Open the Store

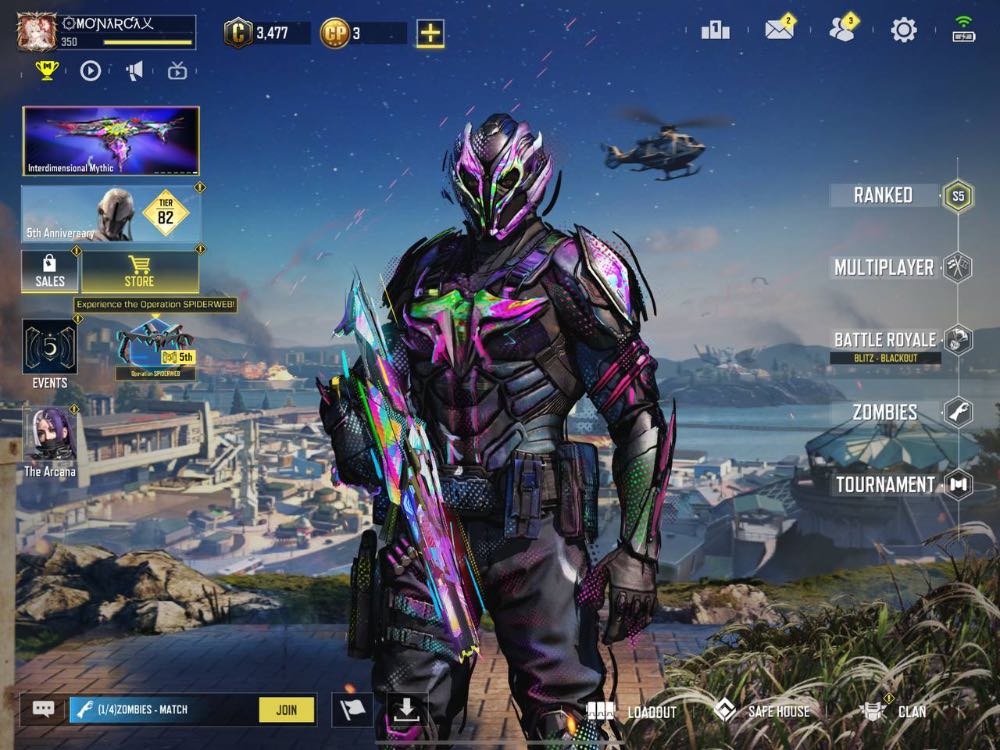click(140, 271)
